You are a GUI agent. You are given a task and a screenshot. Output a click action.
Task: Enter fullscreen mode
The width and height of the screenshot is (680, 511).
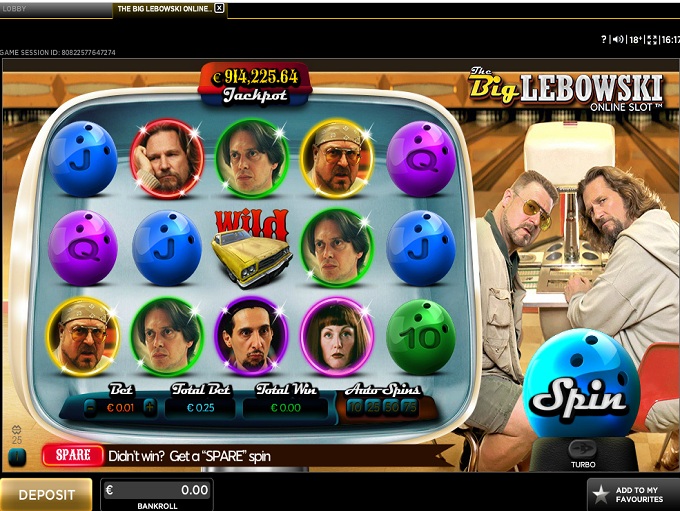(x=652, y=39)
